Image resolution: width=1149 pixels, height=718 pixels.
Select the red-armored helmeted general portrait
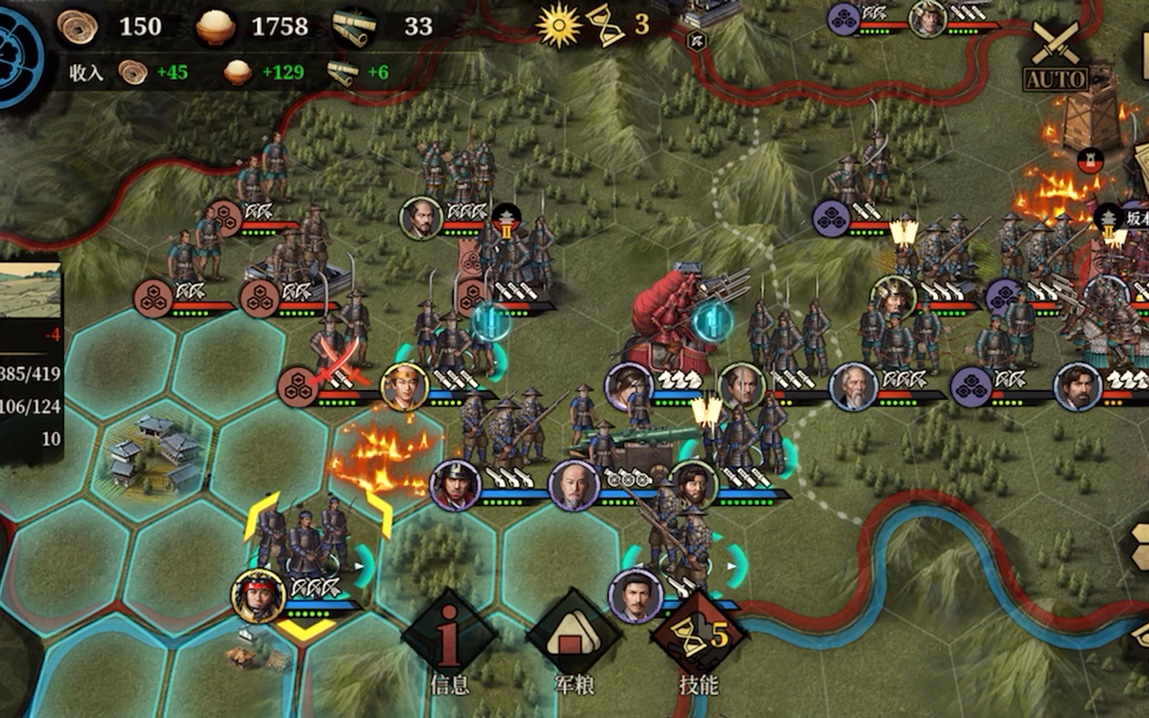pyautogui.click(x=455, y=485)
